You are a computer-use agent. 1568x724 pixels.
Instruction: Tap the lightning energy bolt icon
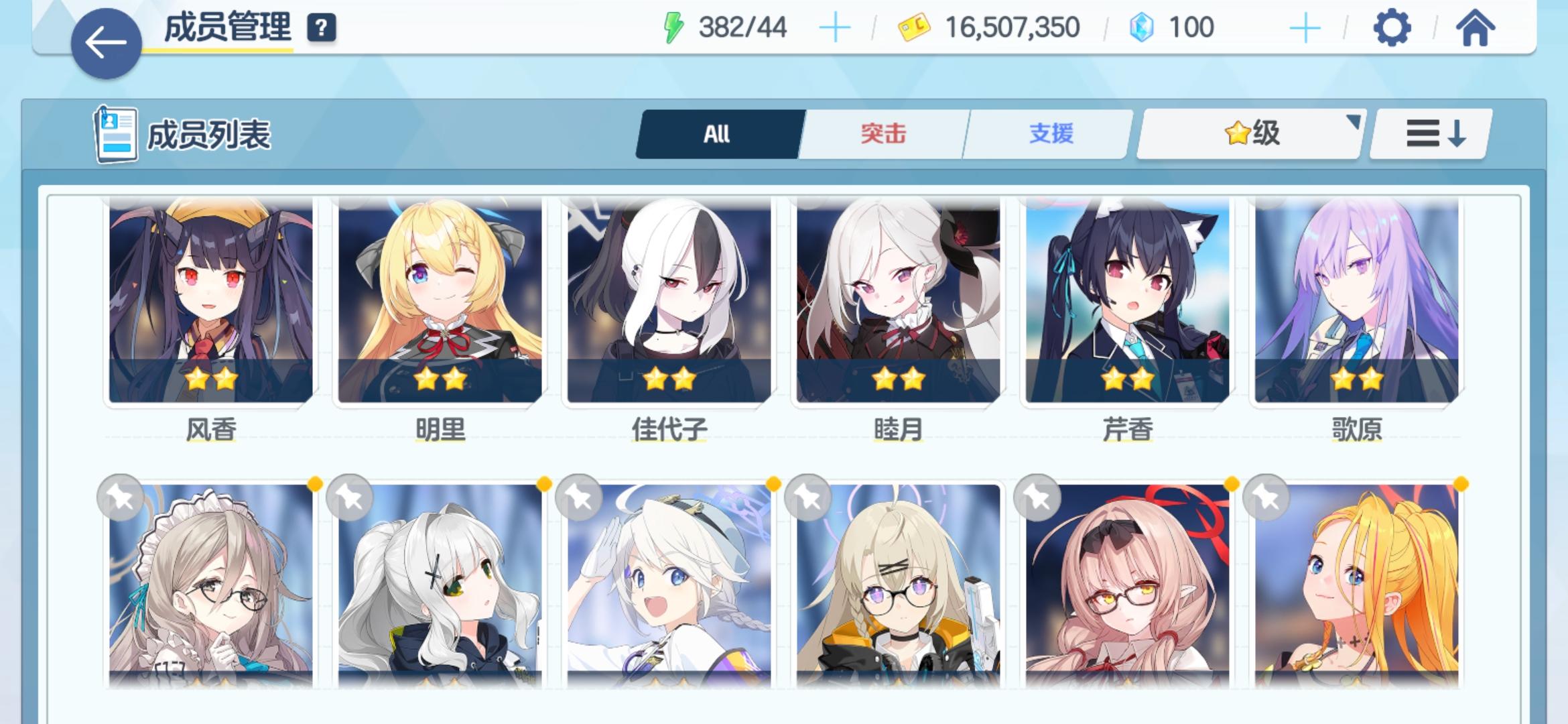[672, 27]
